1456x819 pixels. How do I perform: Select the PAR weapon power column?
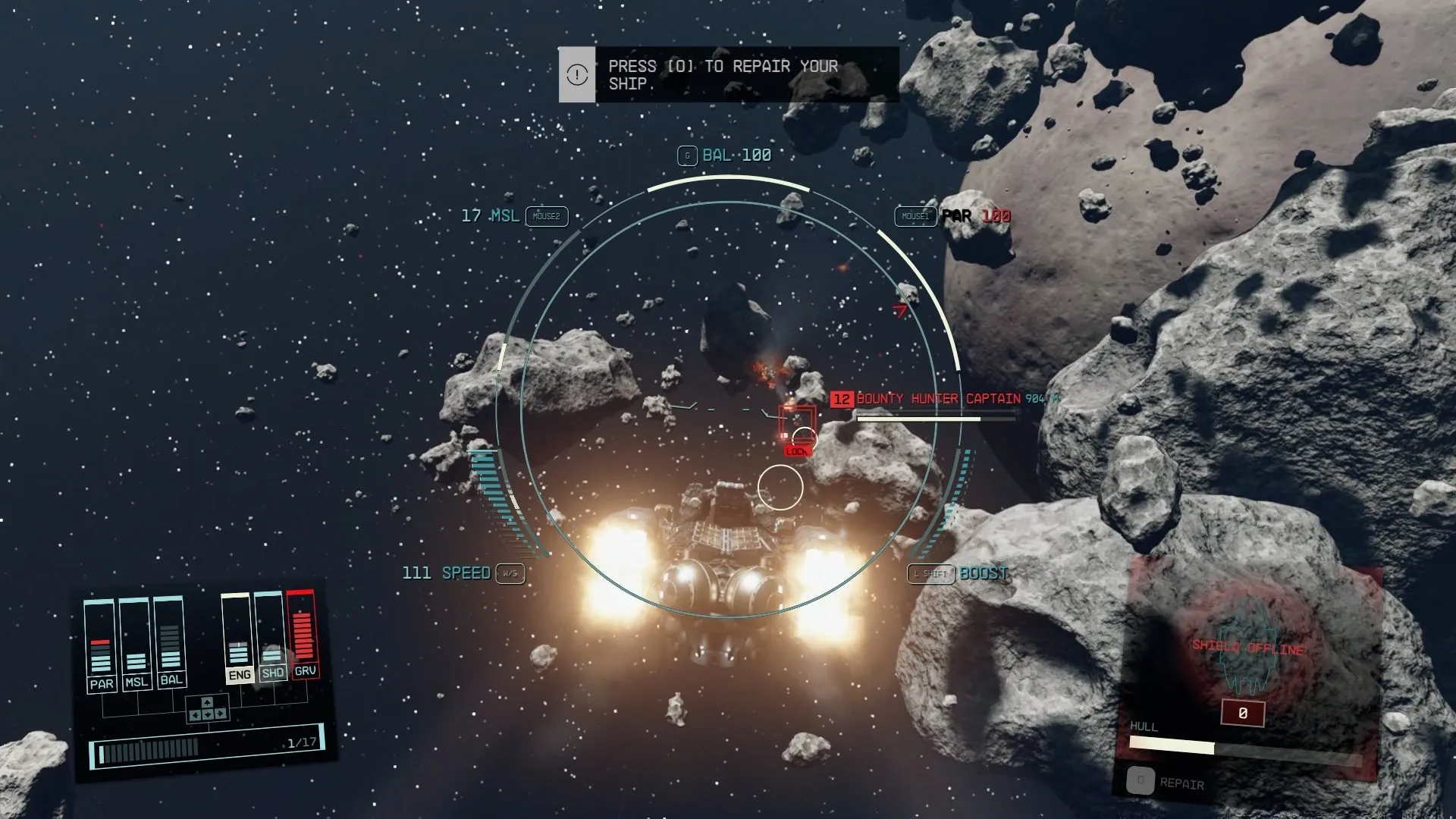coord(100,645)
